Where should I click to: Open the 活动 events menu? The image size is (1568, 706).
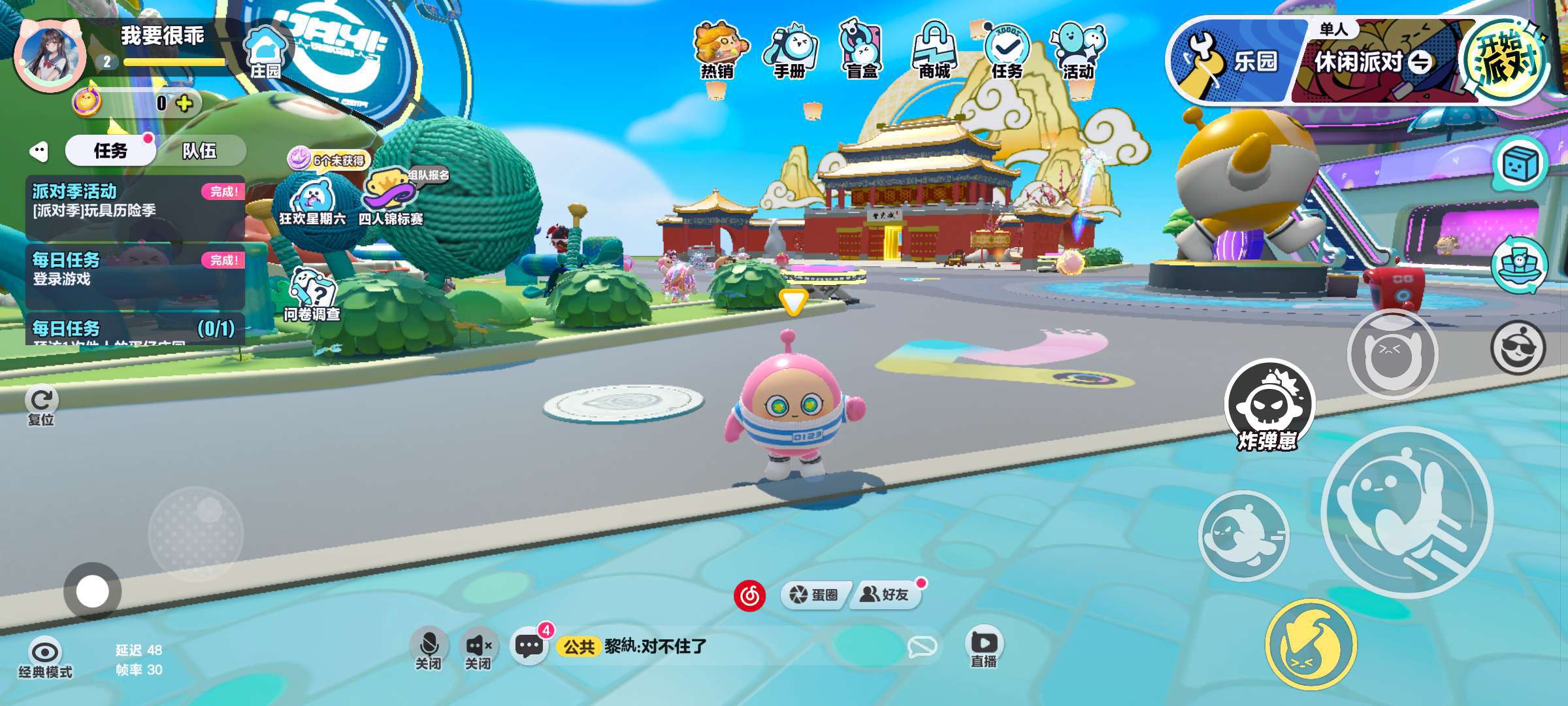point(1078,51)
